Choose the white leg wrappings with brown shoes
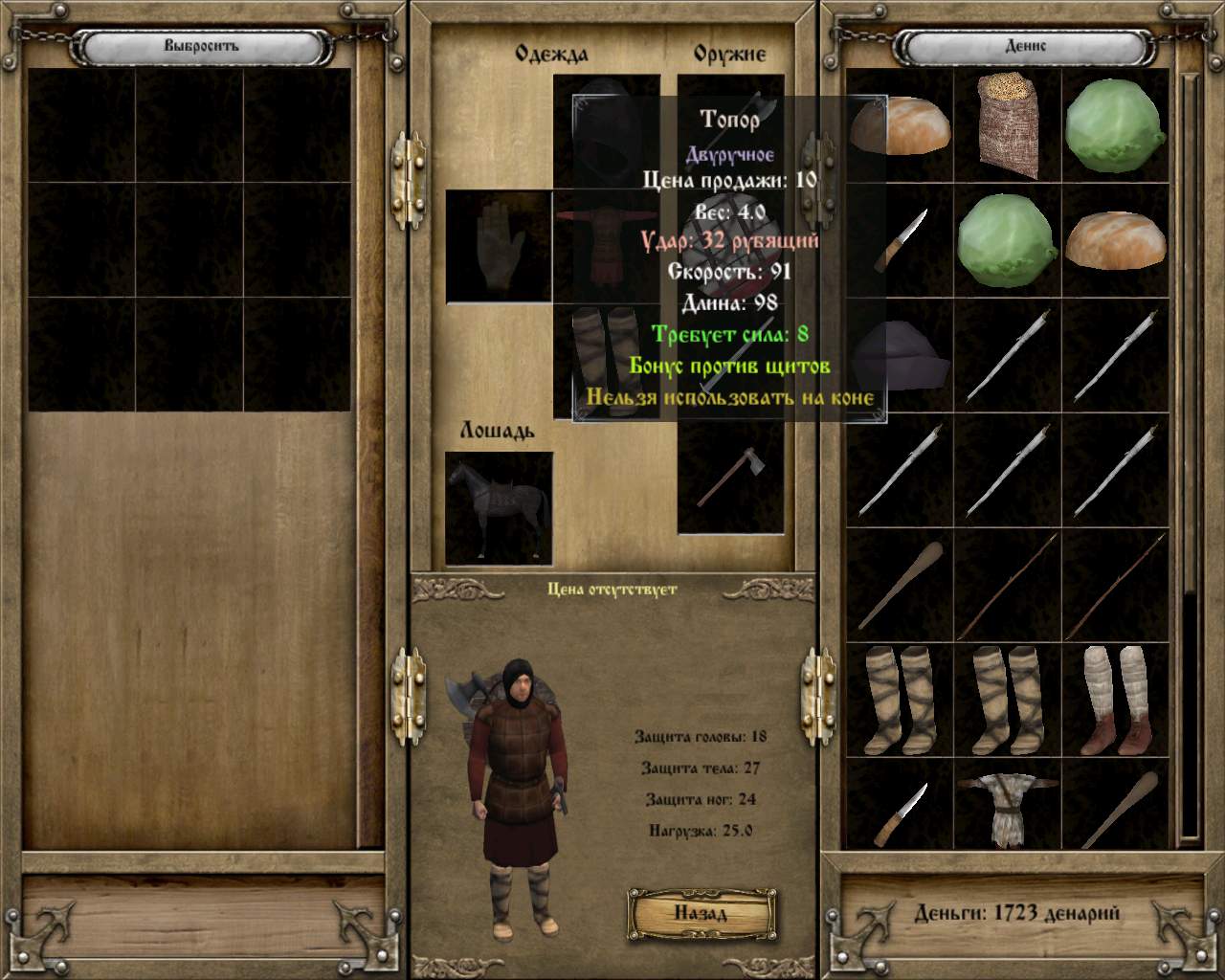Image resolution: width=1225 pixels, height=980 pixels. [1116, 699]
